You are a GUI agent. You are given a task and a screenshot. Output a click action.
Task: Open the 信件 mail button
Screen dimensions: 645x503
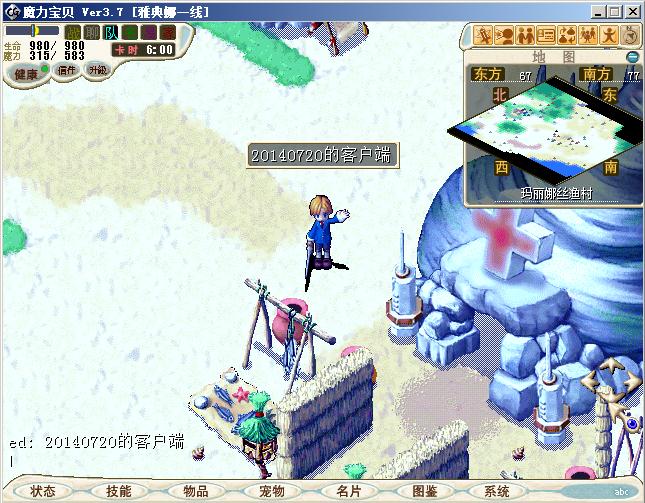[x=67, y=70]
